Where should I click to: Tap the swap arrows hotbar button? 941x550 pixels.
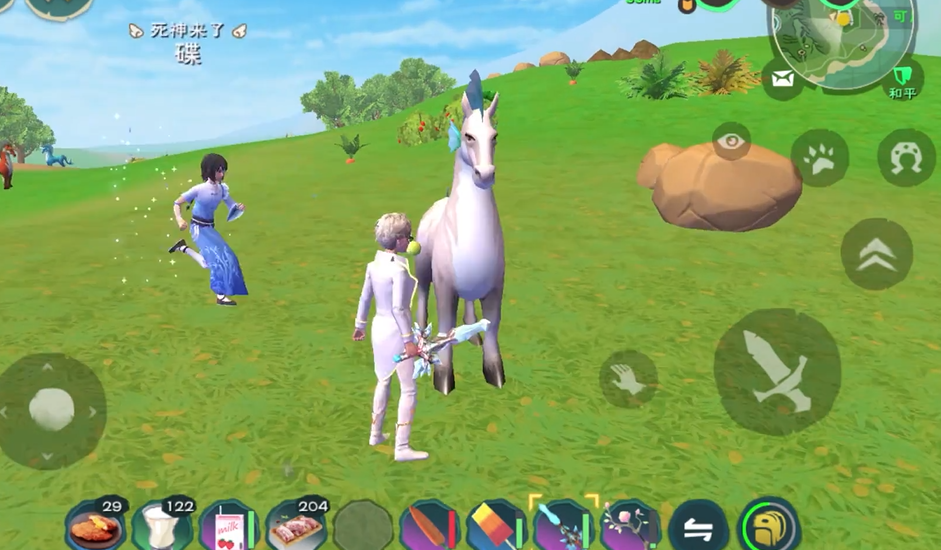(698, 525)
